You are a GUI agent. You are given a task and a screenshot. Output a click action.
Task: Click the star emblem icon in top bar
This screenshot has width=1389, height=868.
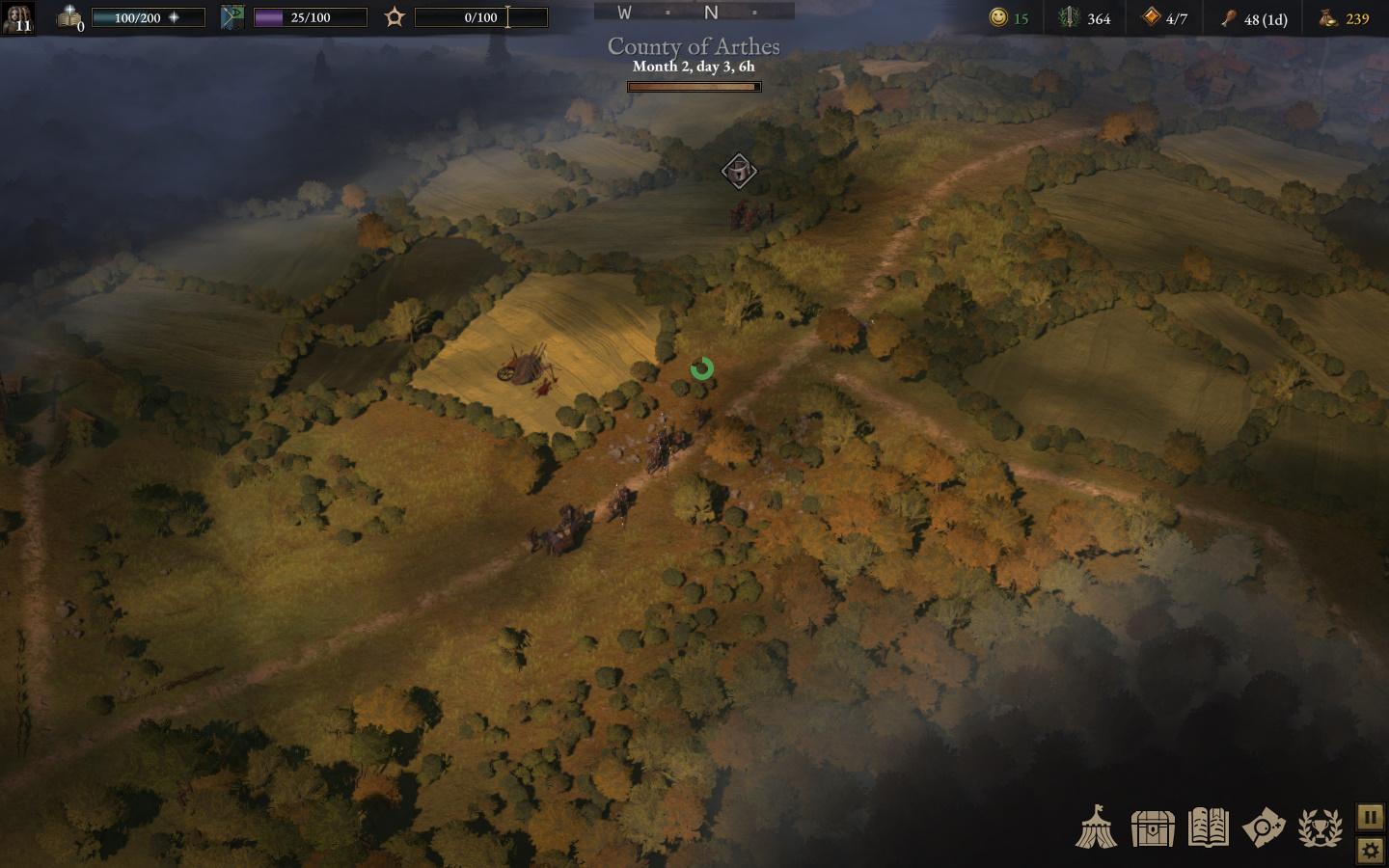pos(395,17)
